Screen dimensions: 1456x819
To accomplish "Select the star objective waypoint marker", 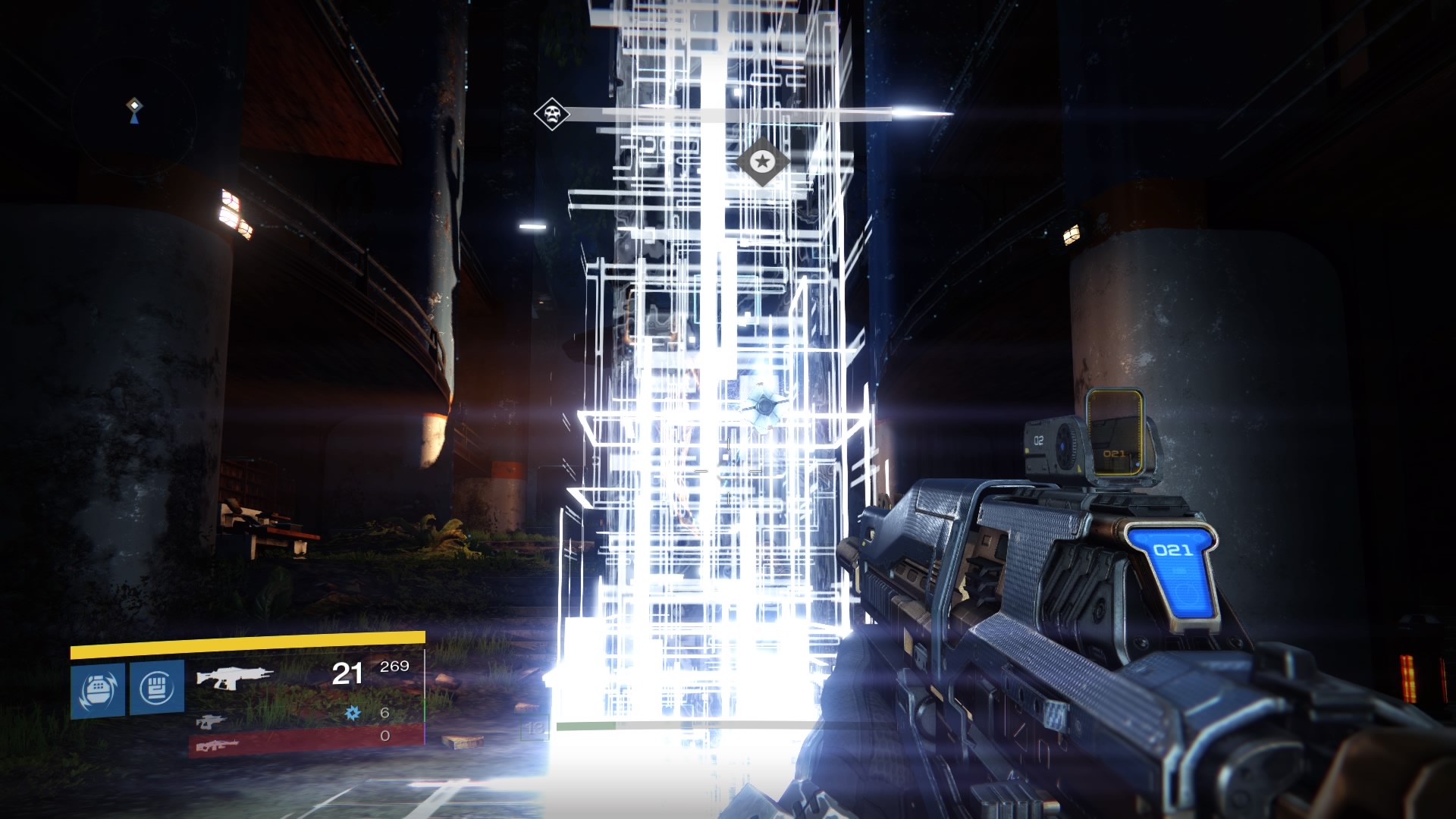I will point(763,161).
